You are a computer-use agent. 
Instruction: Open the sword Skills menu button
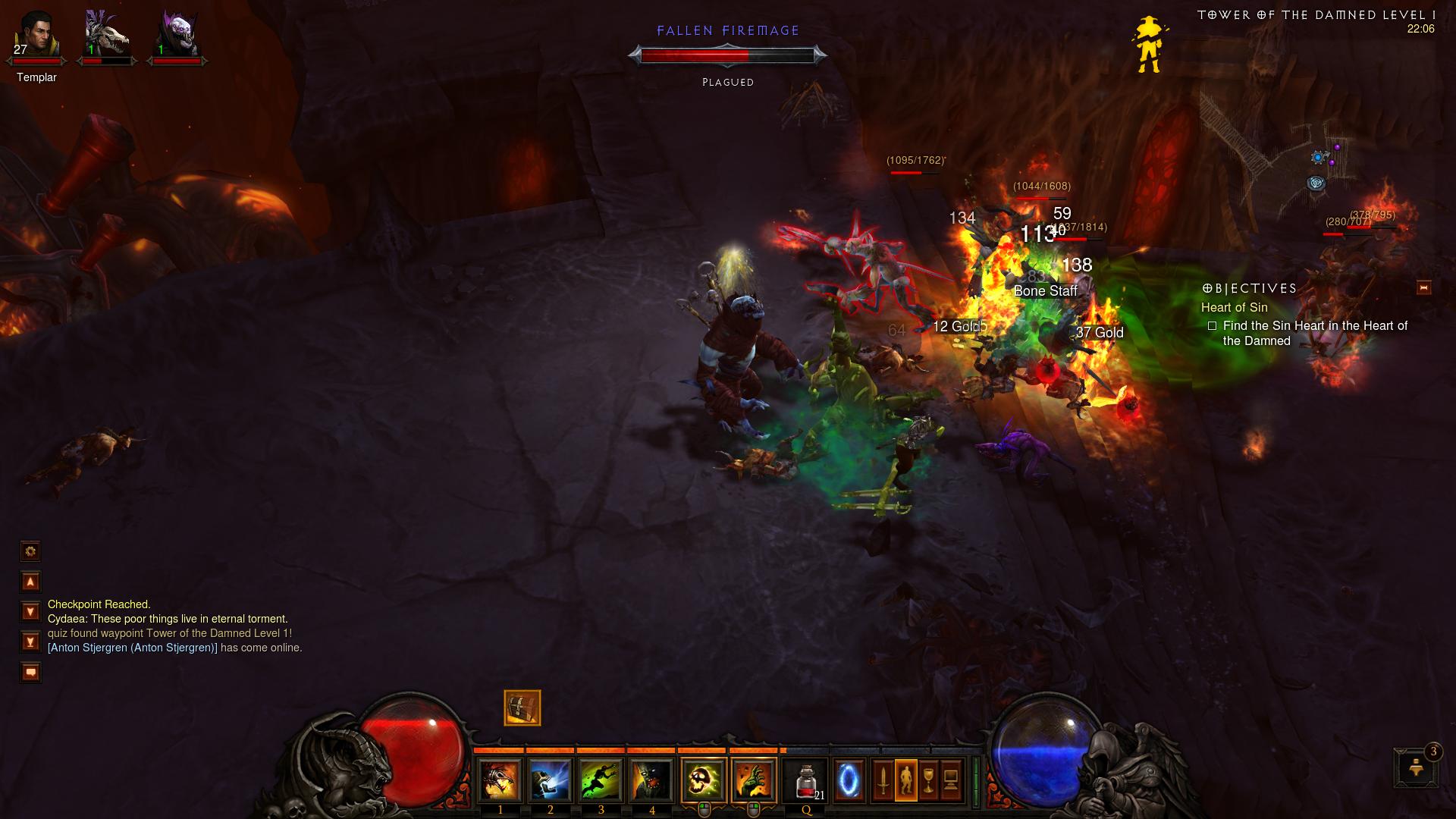(883, 780)
